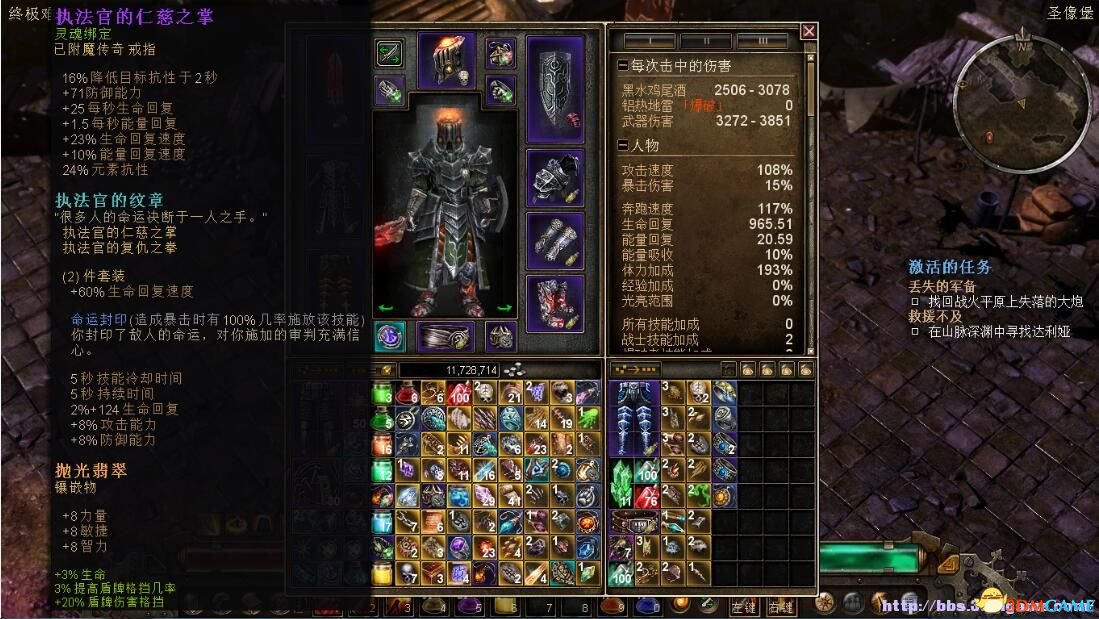Select the equipped gauntlets slot
The width and height of the screenshot is (1099, 619).
click(x=555, y=240)
